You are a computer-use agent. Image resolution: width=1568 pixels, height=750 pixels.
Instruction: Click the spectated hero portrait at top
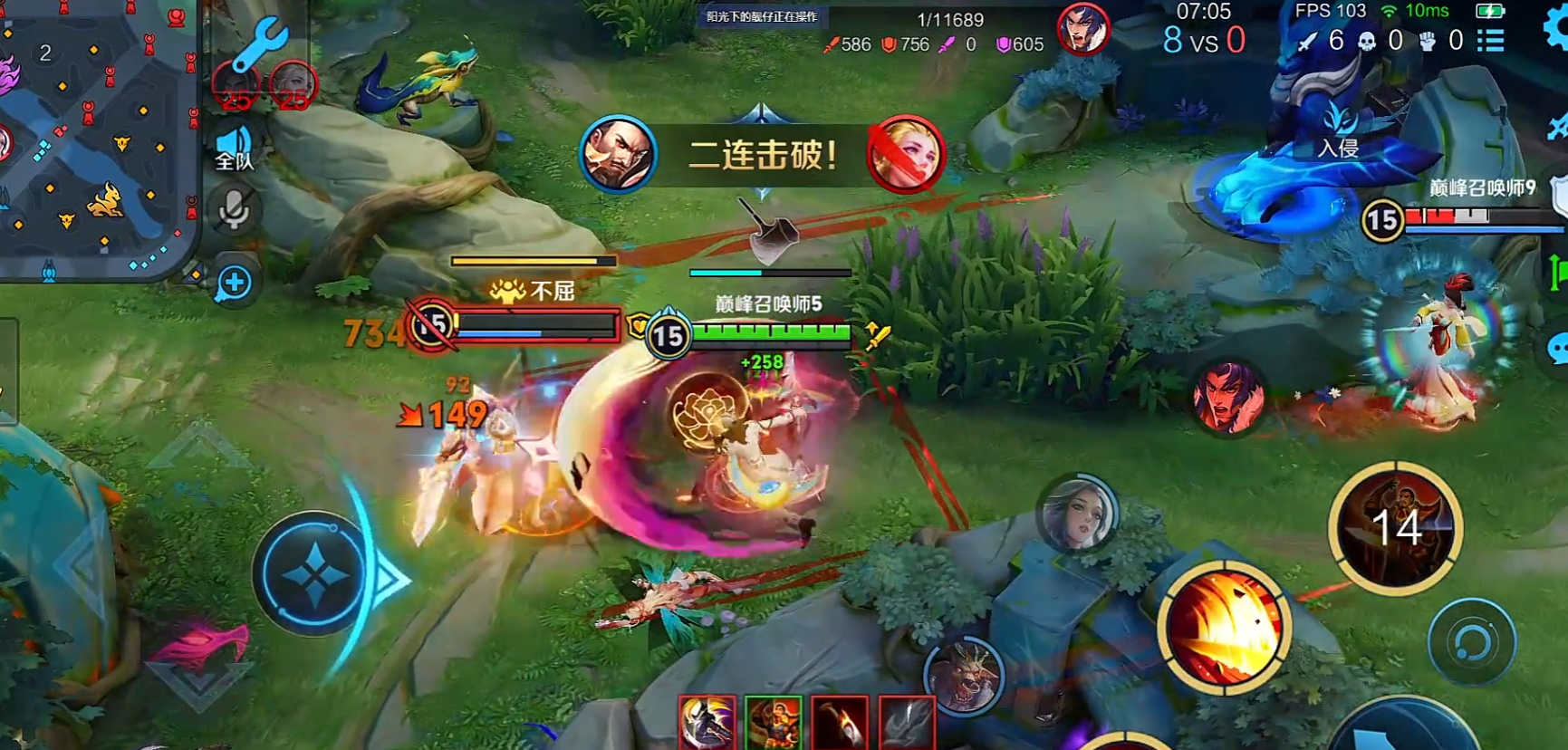(x=1083, y=29)
